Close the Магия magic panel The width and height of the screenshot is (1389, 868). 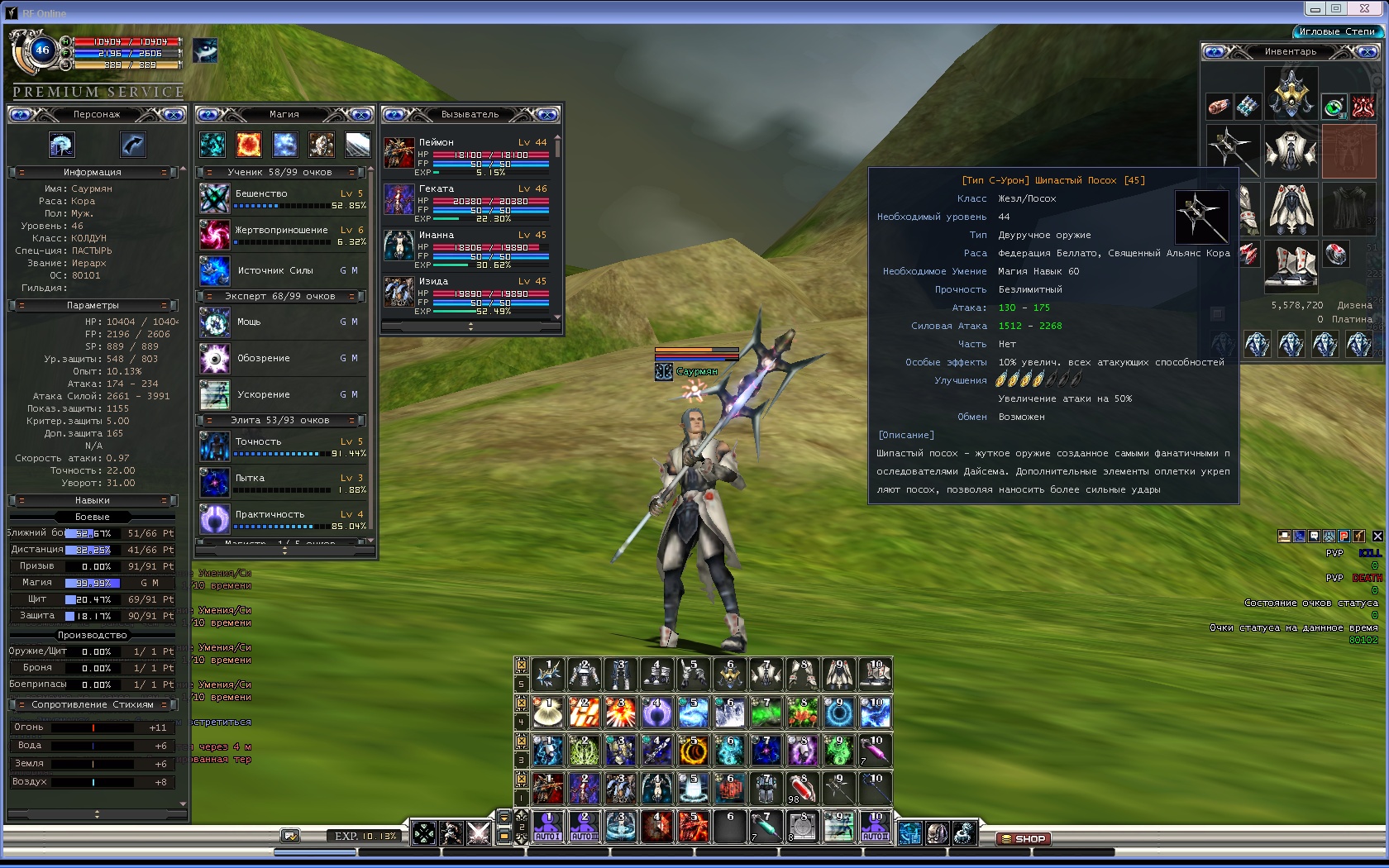pyautogui.click(x=361, y=114)
